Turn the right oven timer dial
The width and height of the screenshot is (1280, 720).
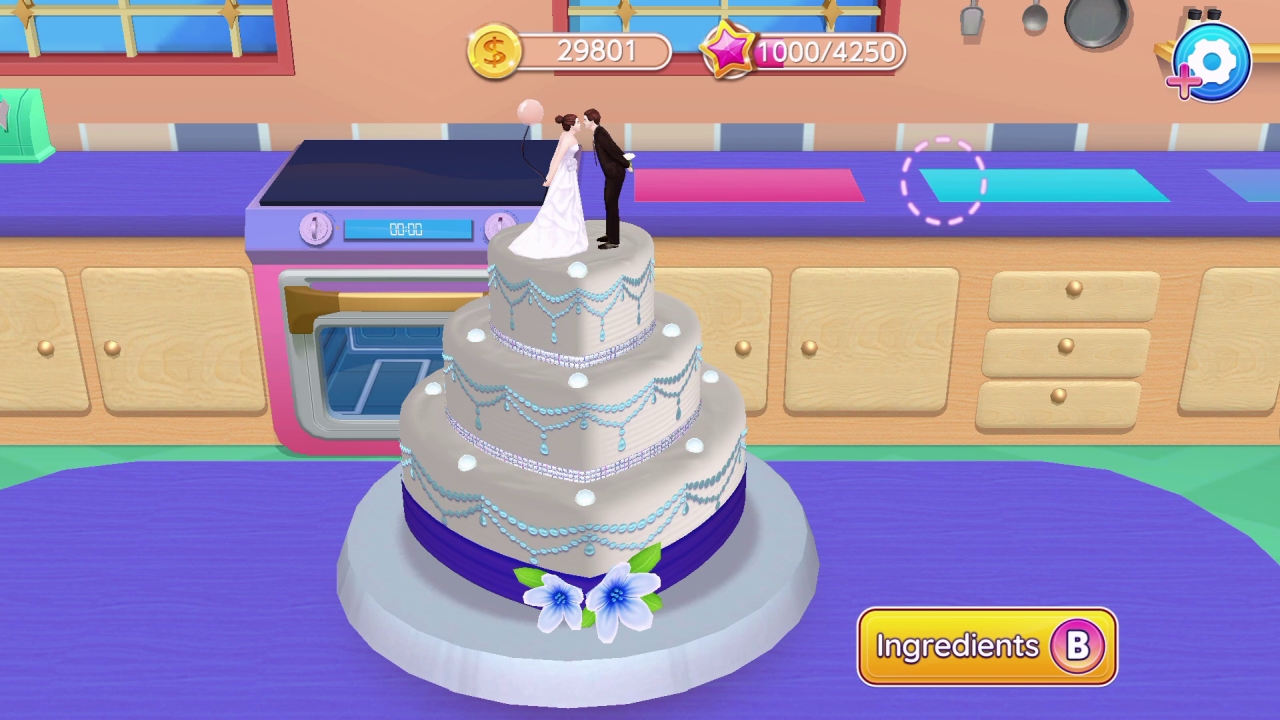tap(498, 228)
